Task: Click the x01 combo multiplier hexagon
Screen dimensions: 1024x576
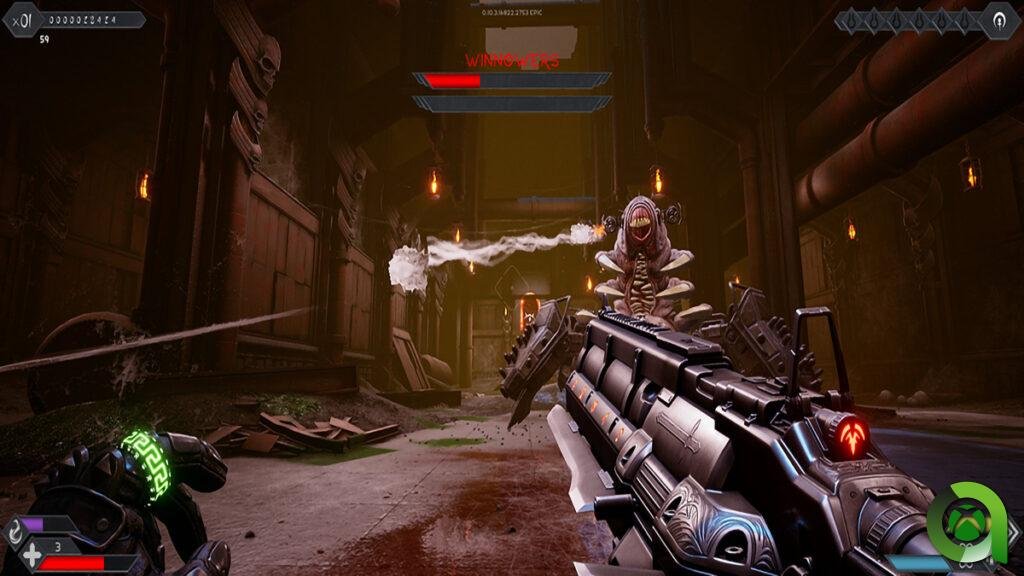Action: [21, 18]
